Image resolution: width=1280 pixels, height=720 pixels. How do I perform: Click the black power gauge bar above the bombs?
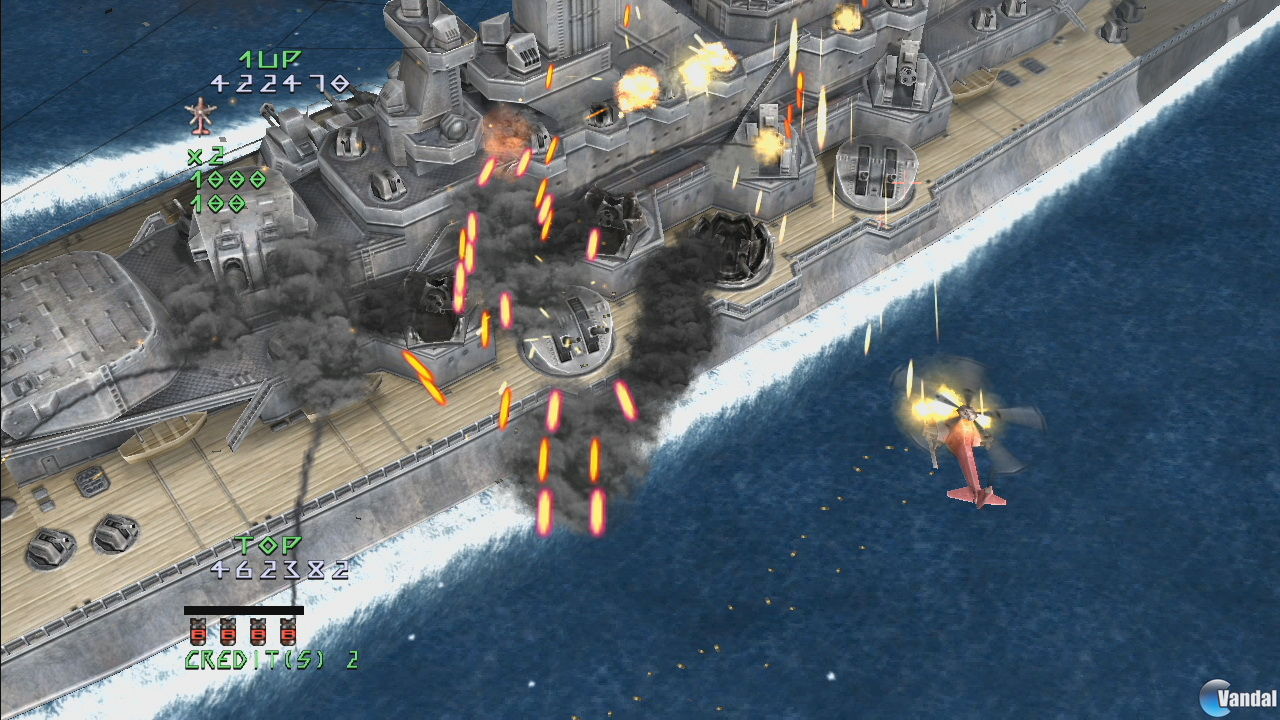coord(242,609)
